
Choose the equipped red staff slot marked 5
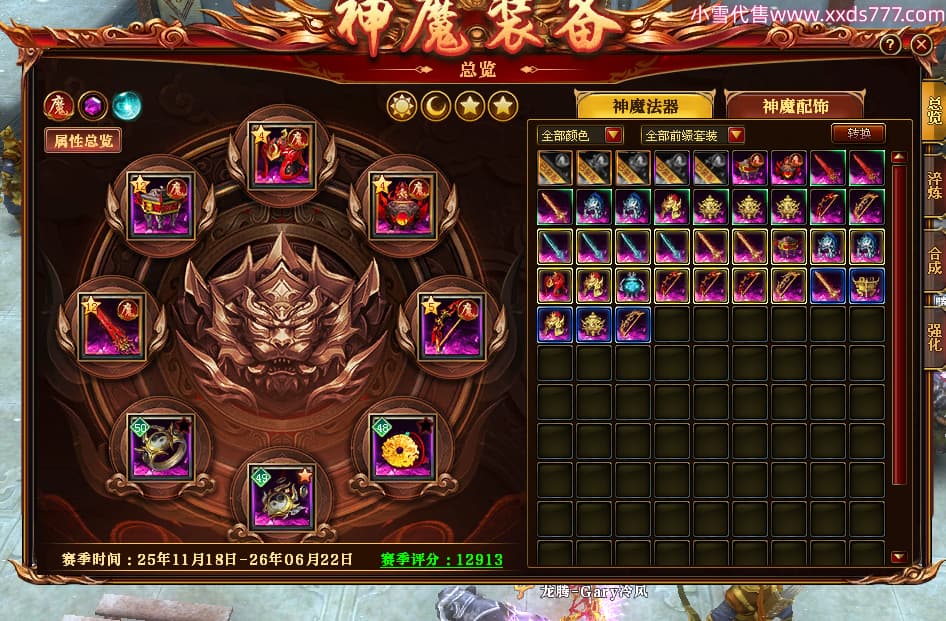tap(450, 326)
